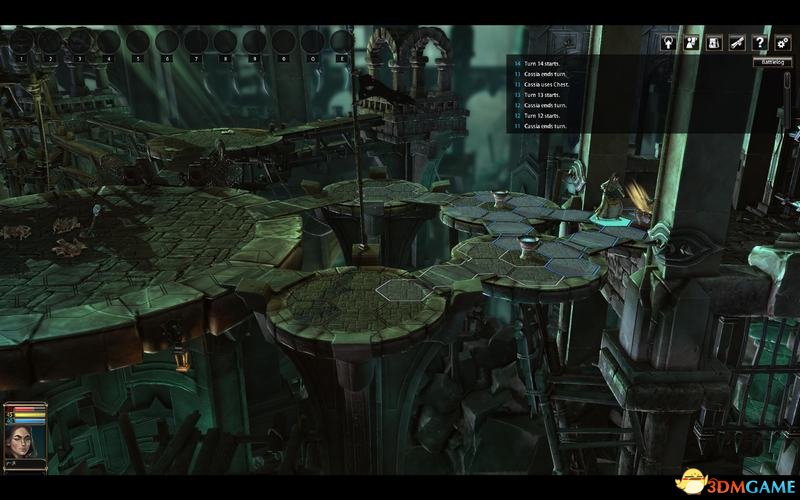The width and height of the screenshot is (800, 500).
Task: Open the scroll icon panel
Action: (736, 43)
